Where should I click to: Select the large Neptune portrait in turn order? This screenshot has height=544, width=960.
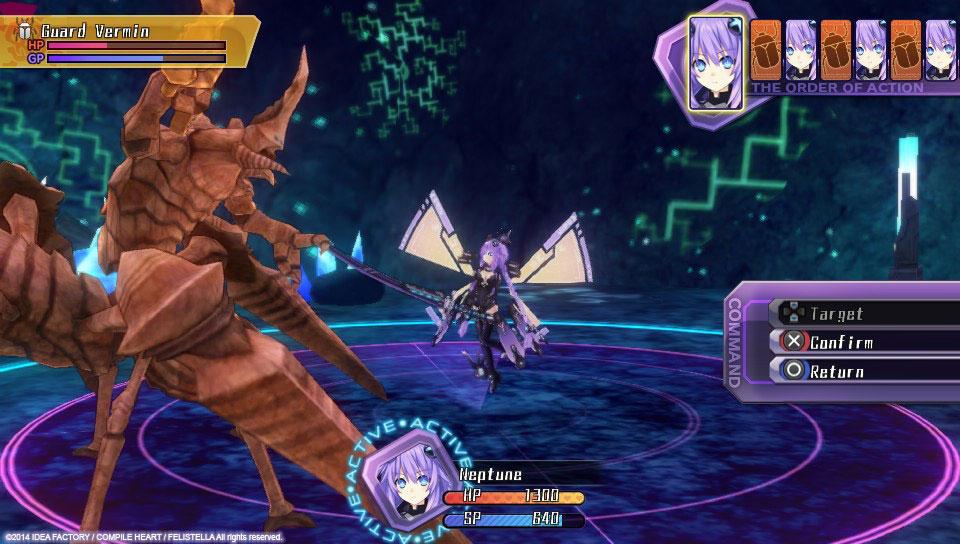(x=716, y=62)
